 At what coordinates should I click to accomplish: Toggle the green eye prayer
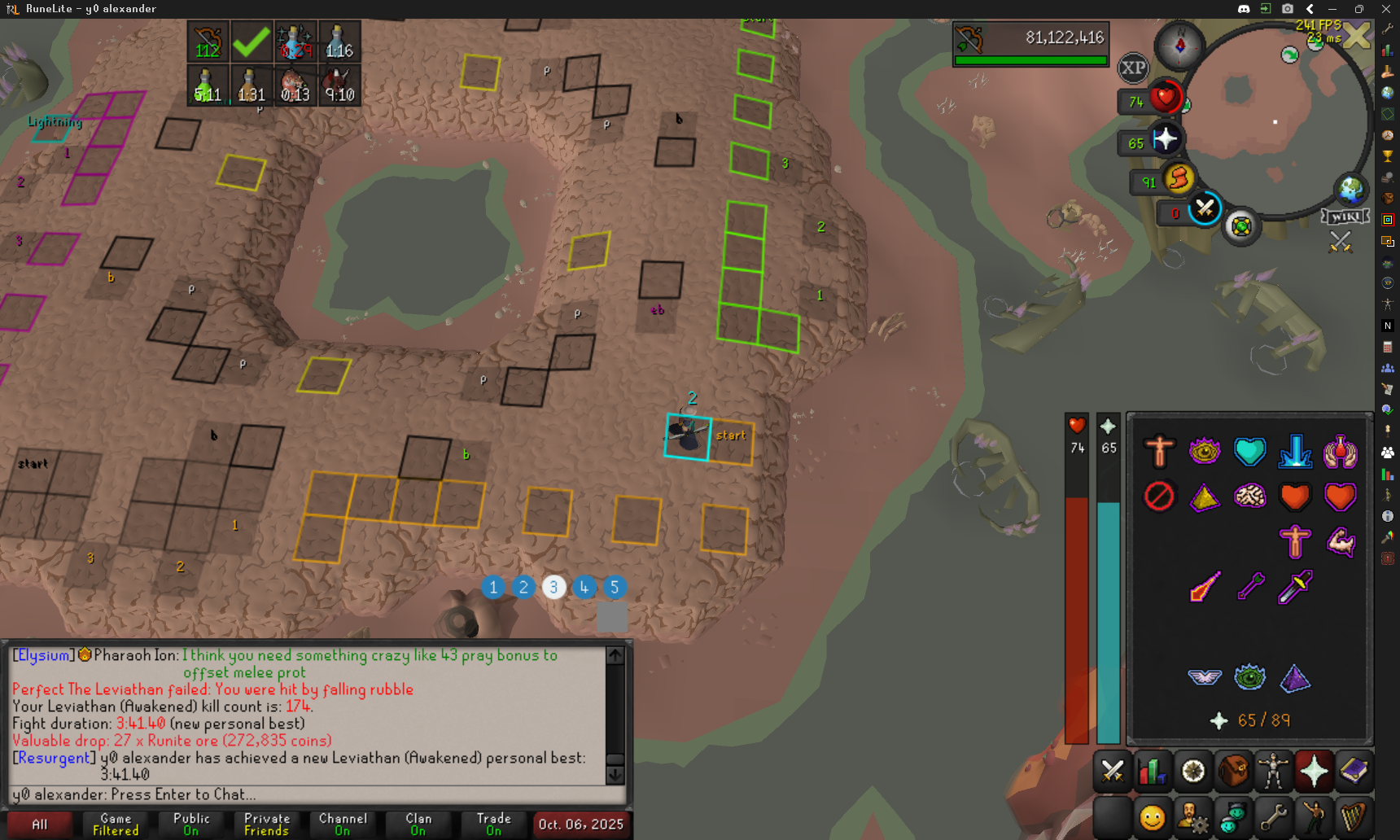[1249, 677]
